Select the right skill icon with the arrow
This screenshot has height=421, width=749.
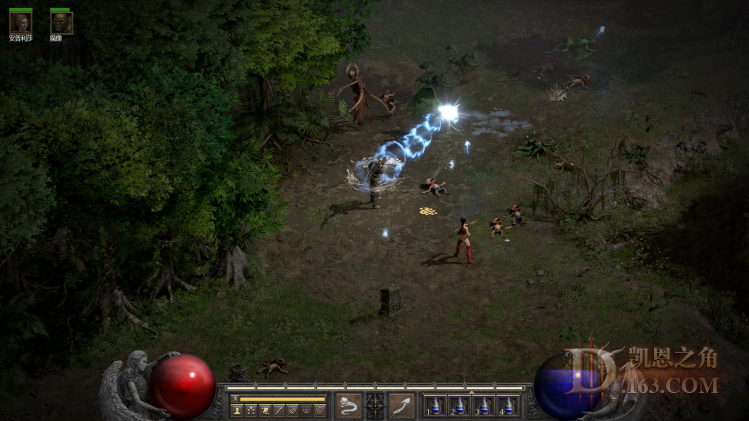402,405
